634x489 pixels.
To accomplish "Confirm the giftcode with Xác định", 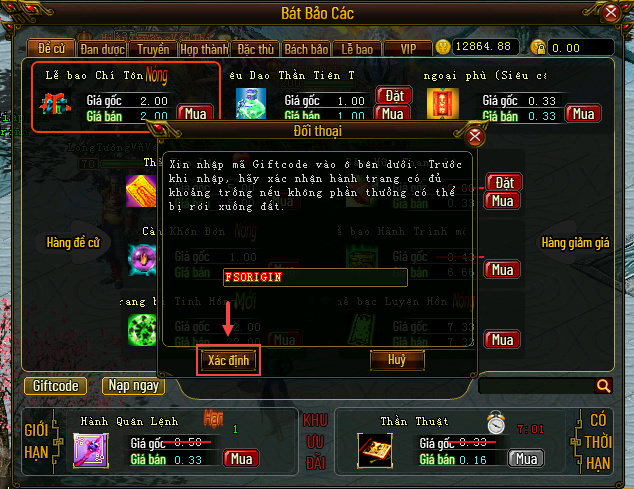I will click(229, 358).
